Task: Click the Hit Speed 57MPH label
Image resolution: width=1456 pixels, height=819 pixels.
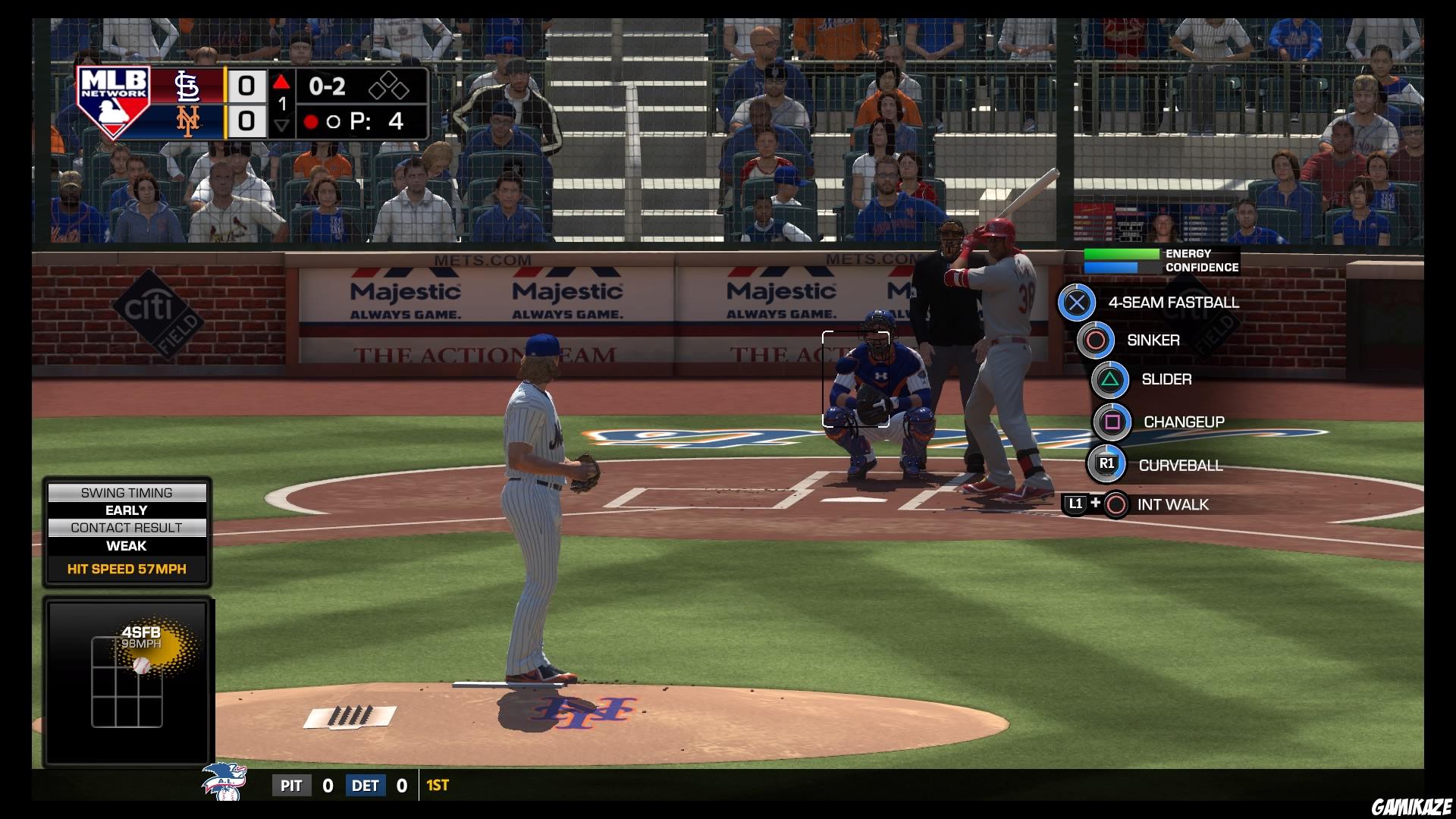Action: coord(127,570)
